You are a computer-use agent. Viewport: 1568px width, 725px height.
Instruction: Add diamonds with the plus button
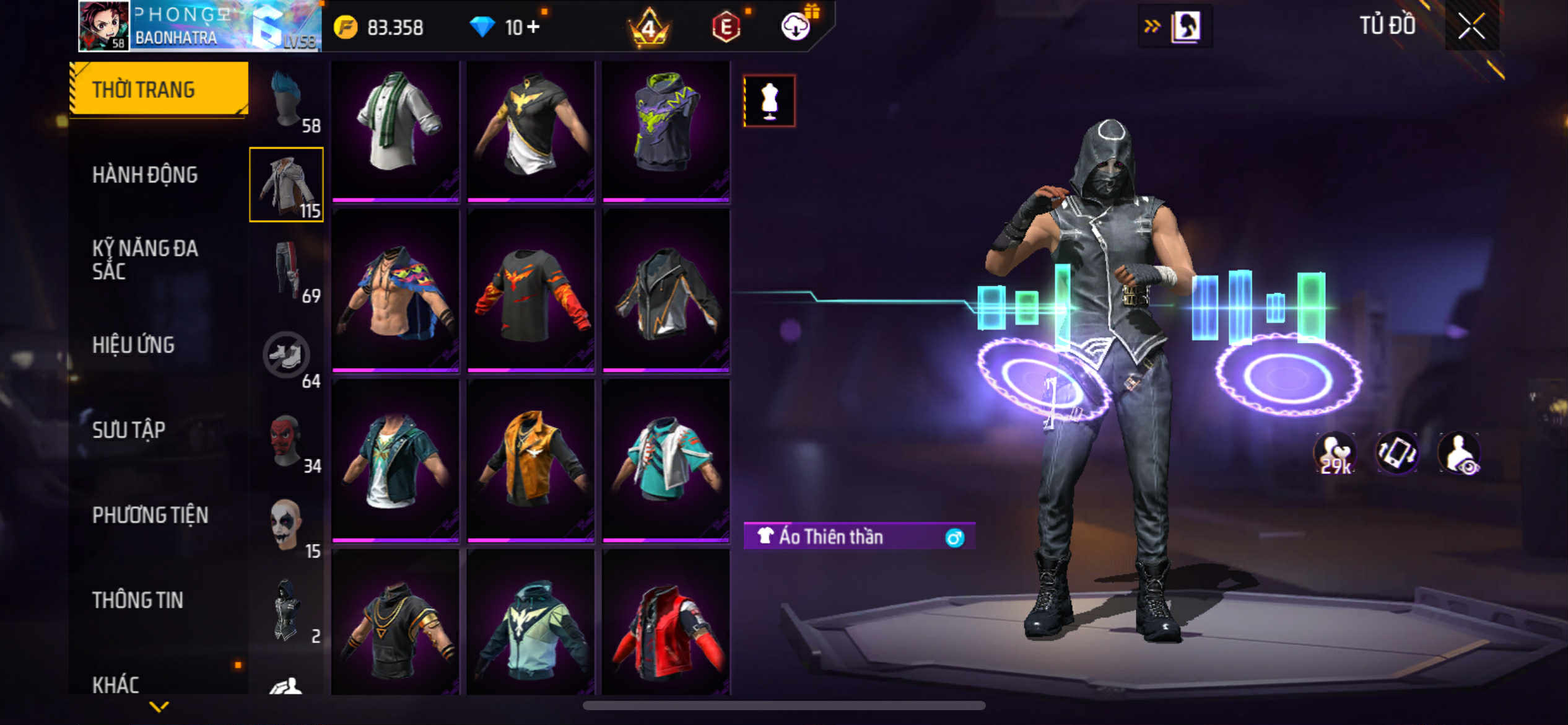point(533,27)
